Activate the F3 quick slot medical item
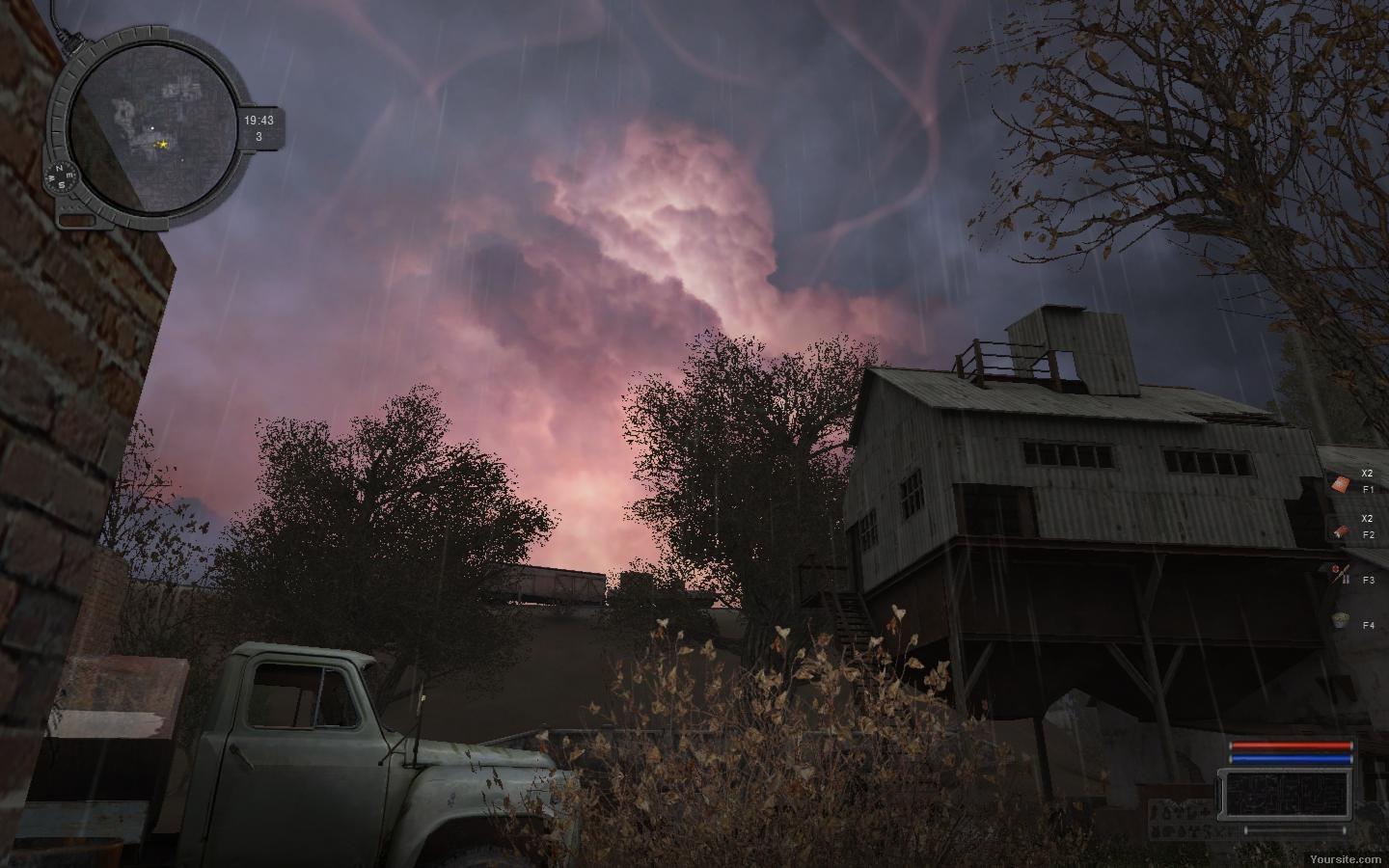Screen dimensions: 1389x868 (x=1340, y=575)
